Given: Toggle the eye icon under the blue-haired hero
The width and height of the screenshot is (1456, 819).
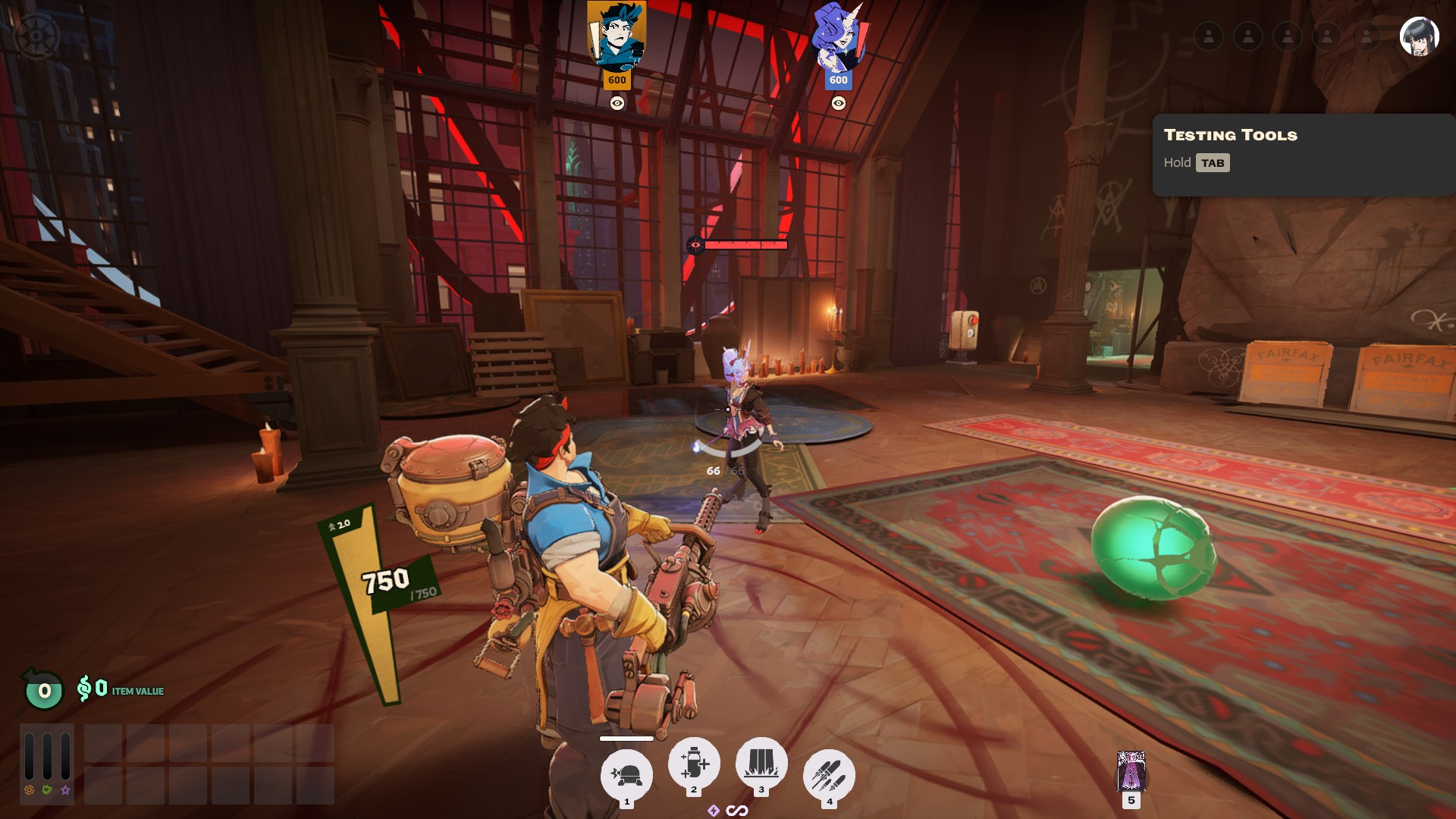Looking at the screenshot, I should 617,103.
